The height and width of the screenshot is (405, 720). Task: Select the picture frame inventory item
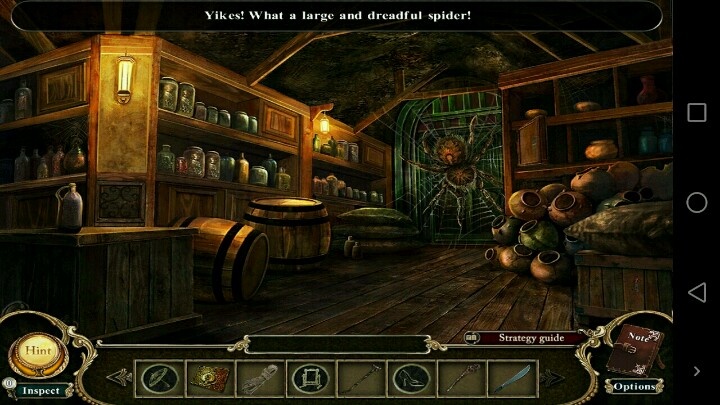click(309, 378)
